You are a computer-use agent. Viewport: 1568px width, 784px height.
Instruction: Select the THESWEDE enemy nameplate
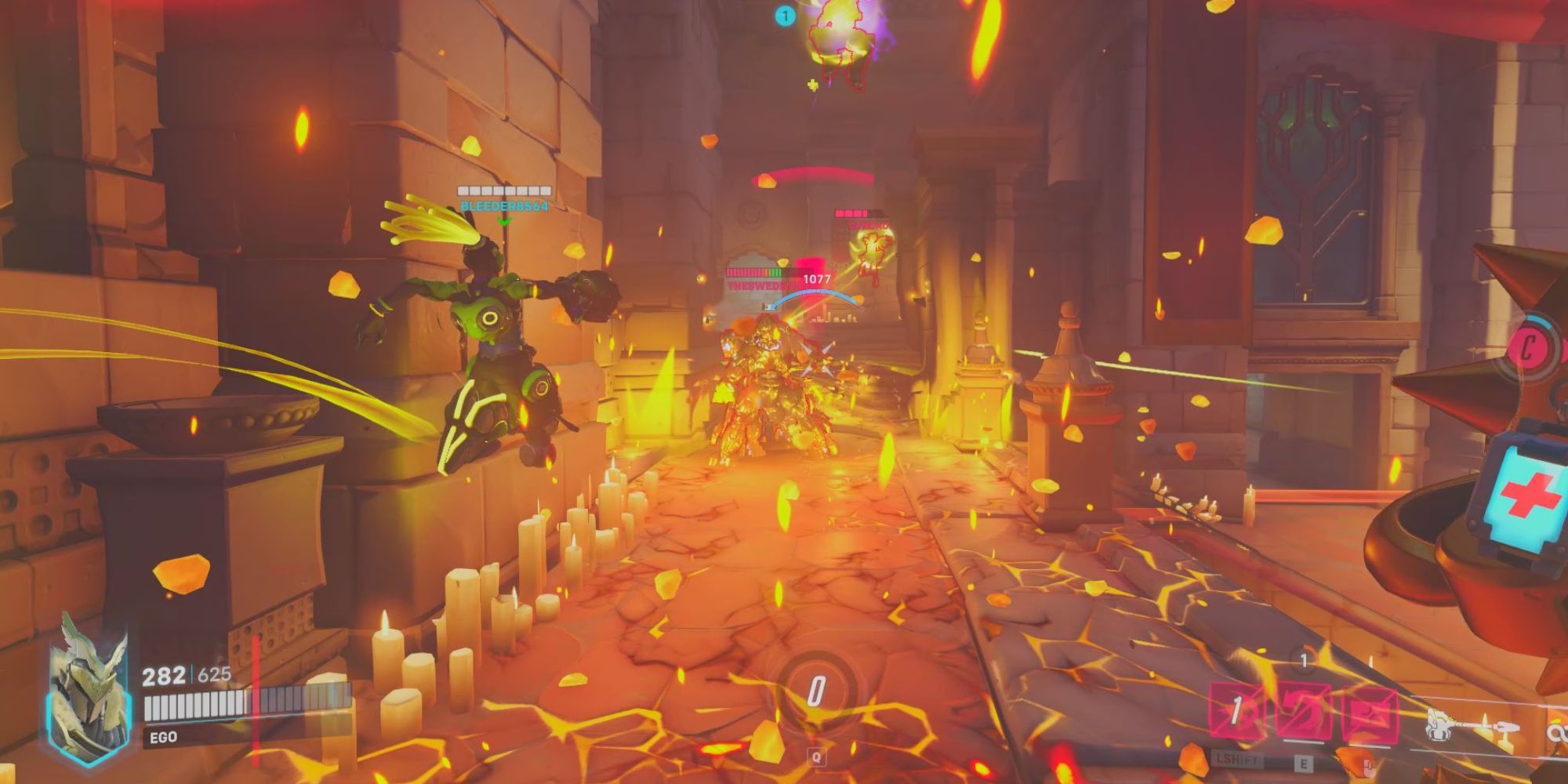click(754, 284)
